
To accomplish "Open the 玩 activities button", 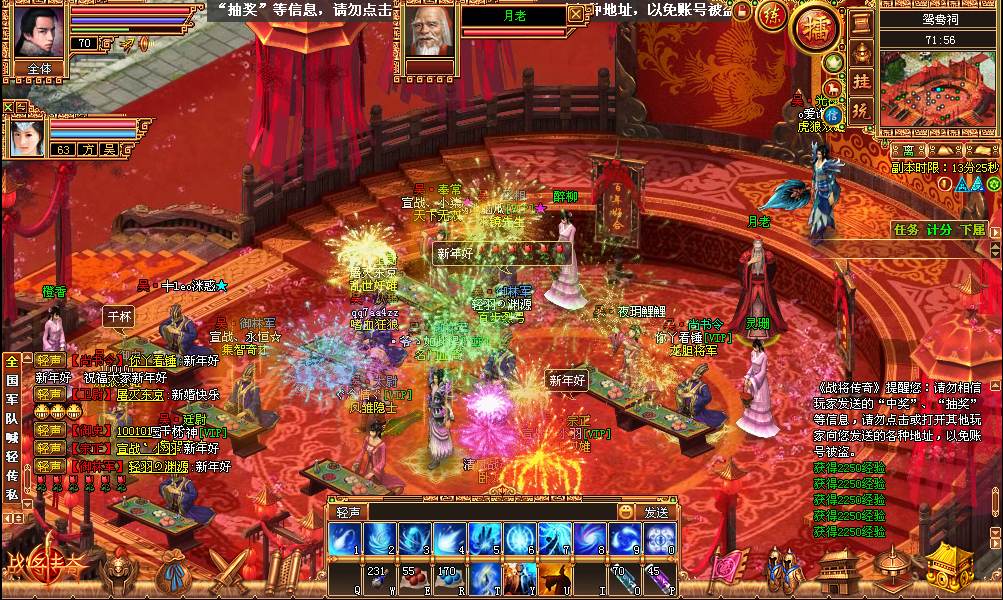I will pyautogui.click(x=861, y=110).
